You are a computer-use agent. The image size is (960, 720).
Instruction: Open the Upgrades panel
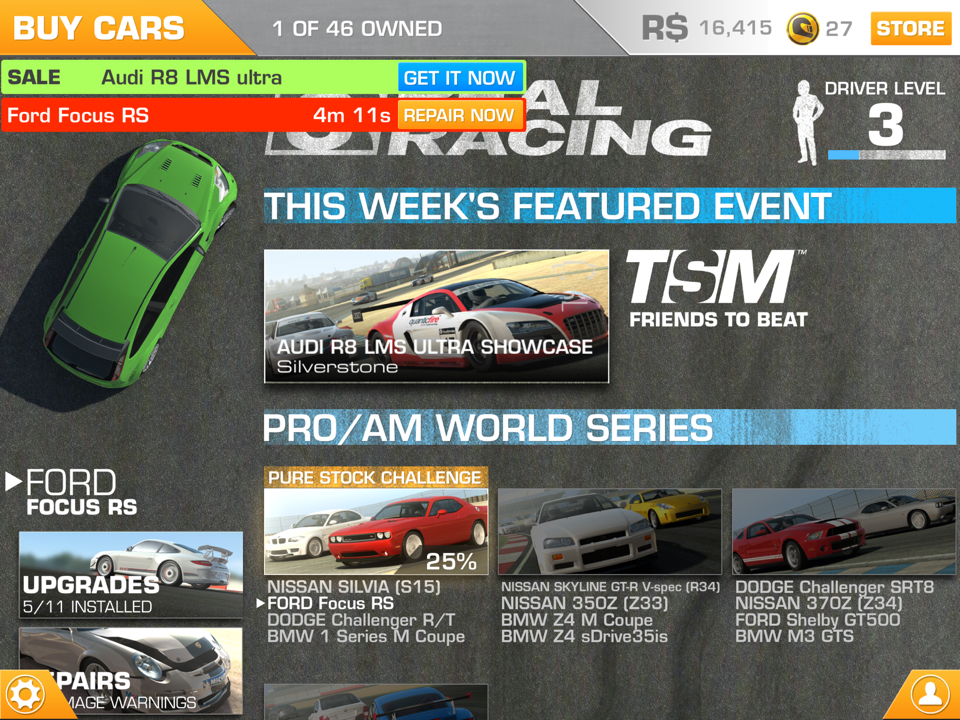pos(131,574)
